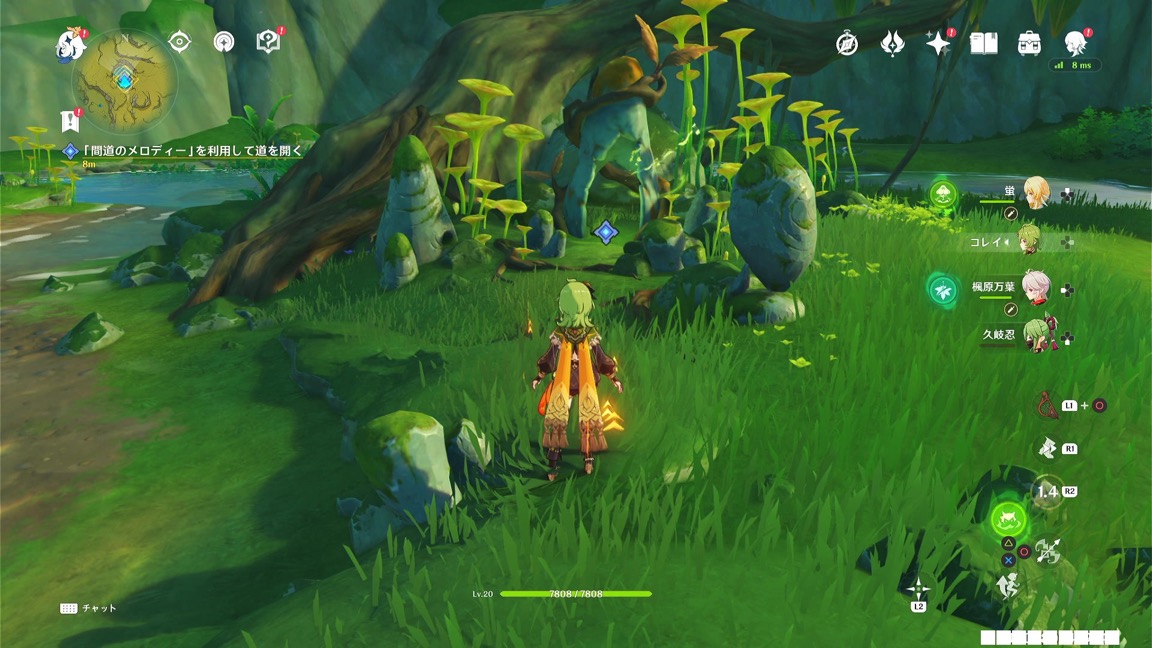1152x648 pixels.
Task: Open the Adventurer Handbook book icon
Action: click(x=984, y=43)
